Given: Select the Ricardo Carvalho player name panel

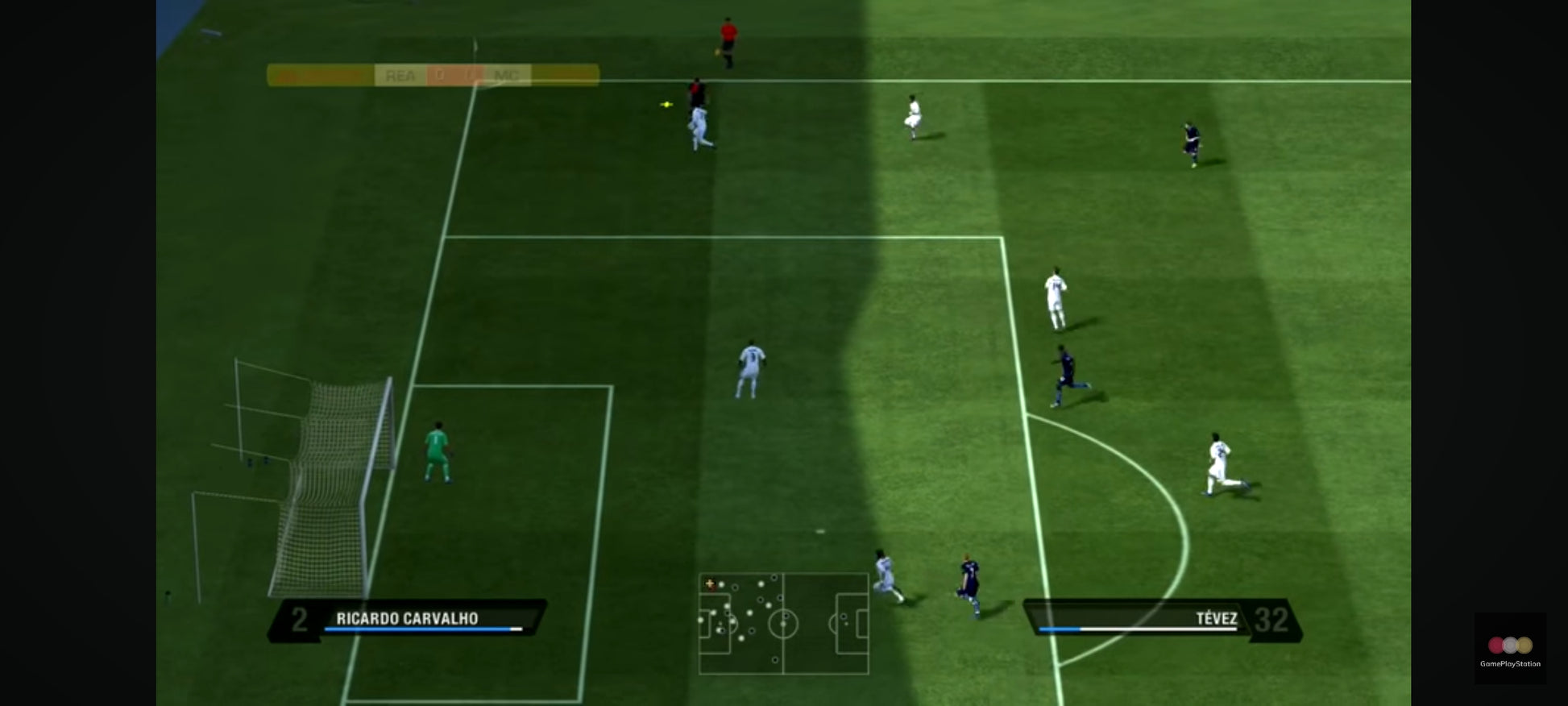Looking at the screenshot, I should pyautogui.click(x=408, y=620).
